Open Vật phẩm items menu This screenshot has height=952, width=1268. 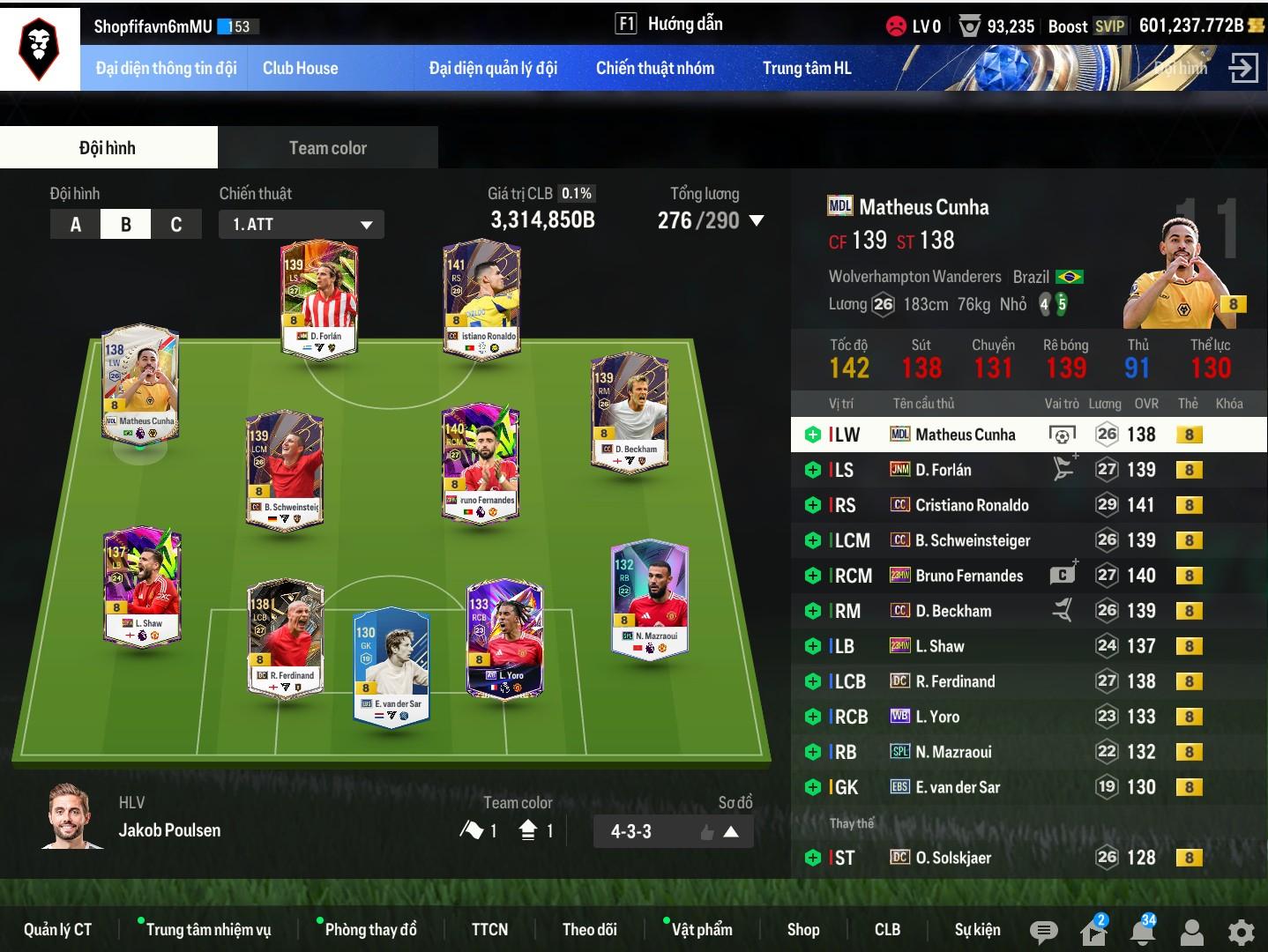coord(701,929)
